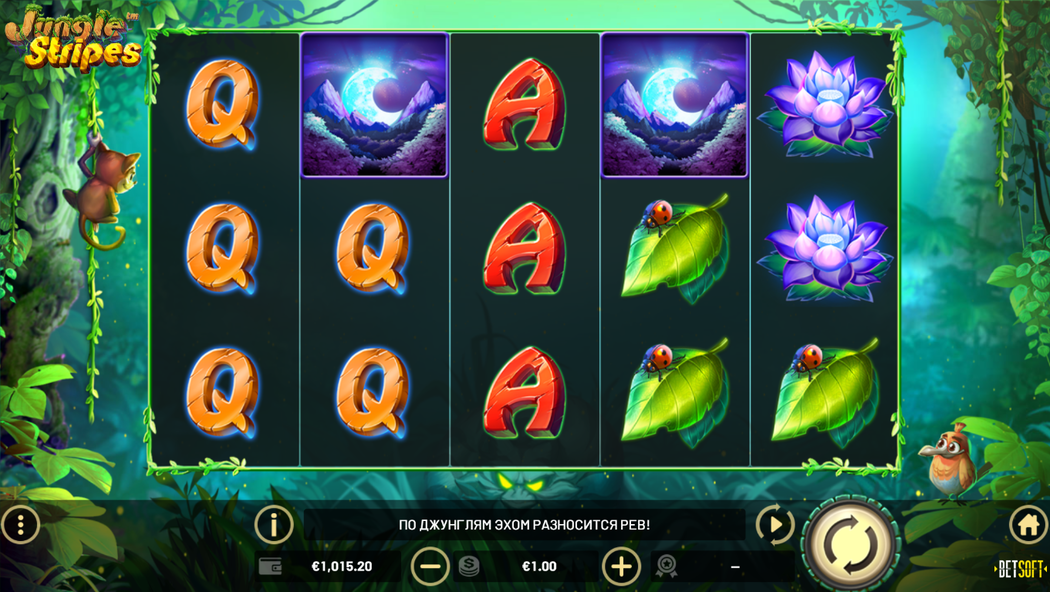Image resolution: width=1050 pixels, height=592 pixels.
Task: Go to the home lobby
Action: click(1028, 525)
